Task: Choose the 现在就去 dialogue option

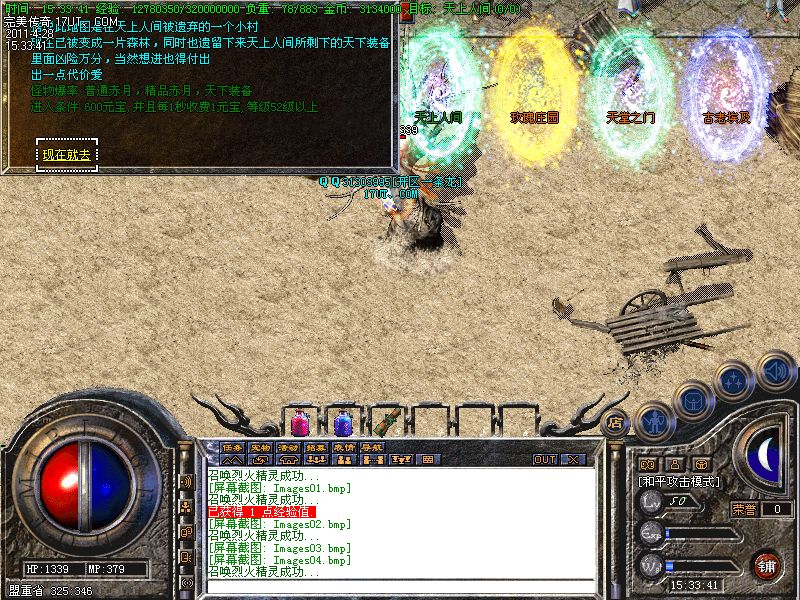Action: 66,154
